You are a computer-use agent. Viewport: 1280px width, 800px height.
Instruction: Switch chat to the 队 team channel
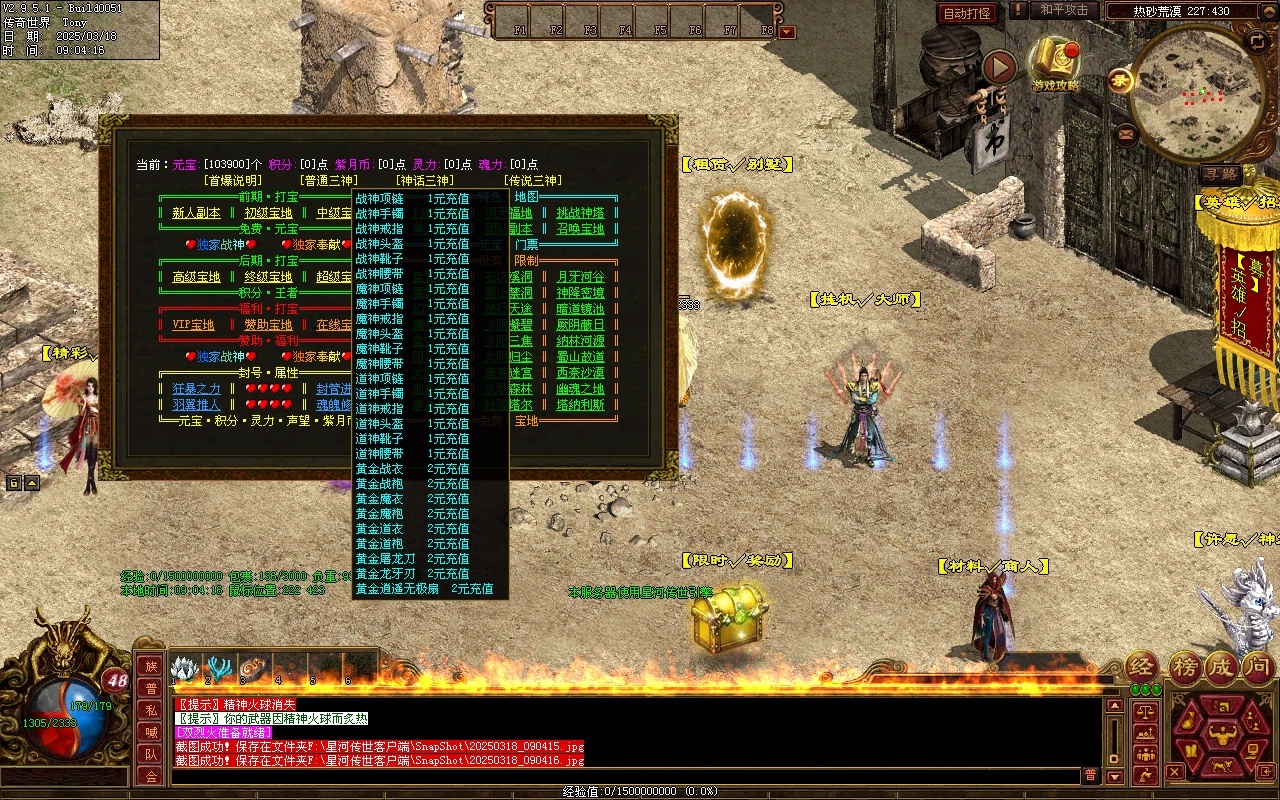(150, 754)
